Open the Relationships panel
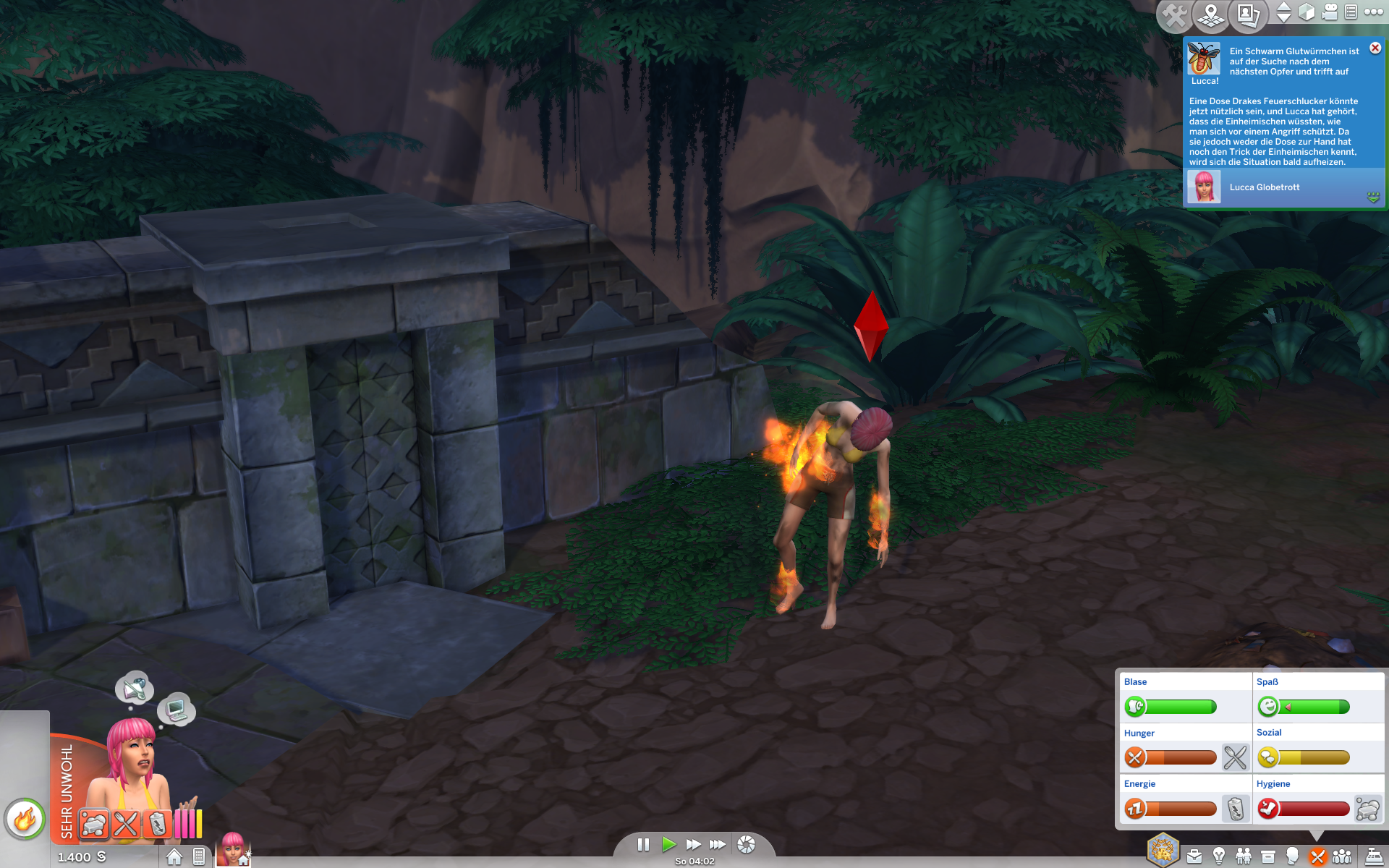Viewport: 1389px width, 868px height. click(x=1244, y=857)
